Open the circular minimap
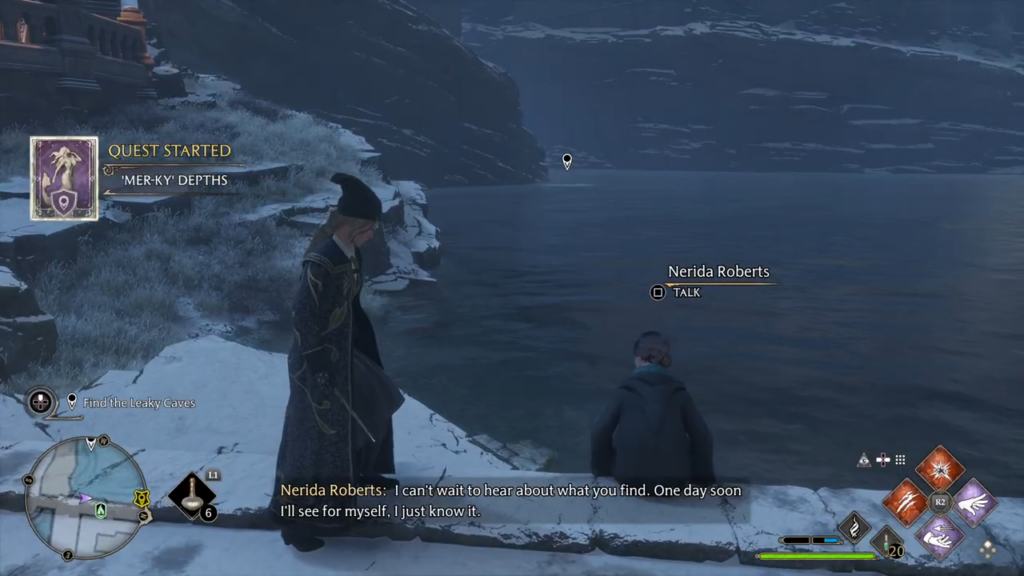Image resolution: width=1024 pixels, height=576 pixels. click(x=86, y=496)
